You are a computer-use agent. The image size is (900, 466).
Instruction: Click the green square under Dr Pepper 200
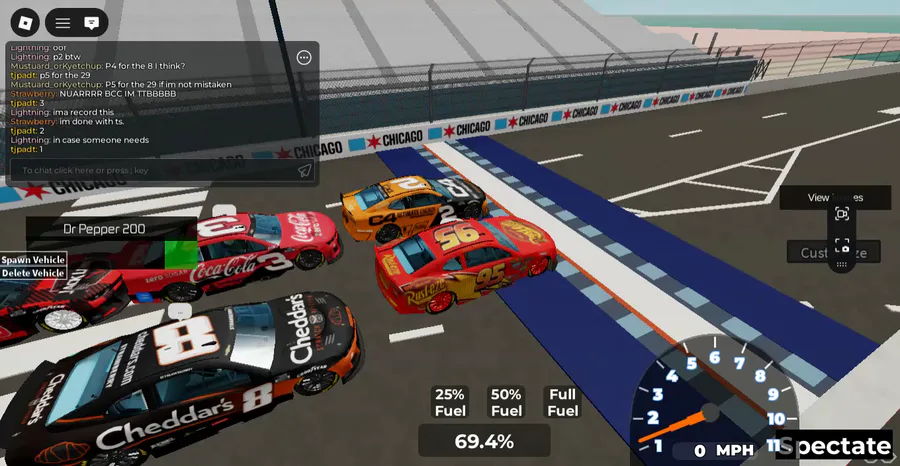tap(180, 252)
